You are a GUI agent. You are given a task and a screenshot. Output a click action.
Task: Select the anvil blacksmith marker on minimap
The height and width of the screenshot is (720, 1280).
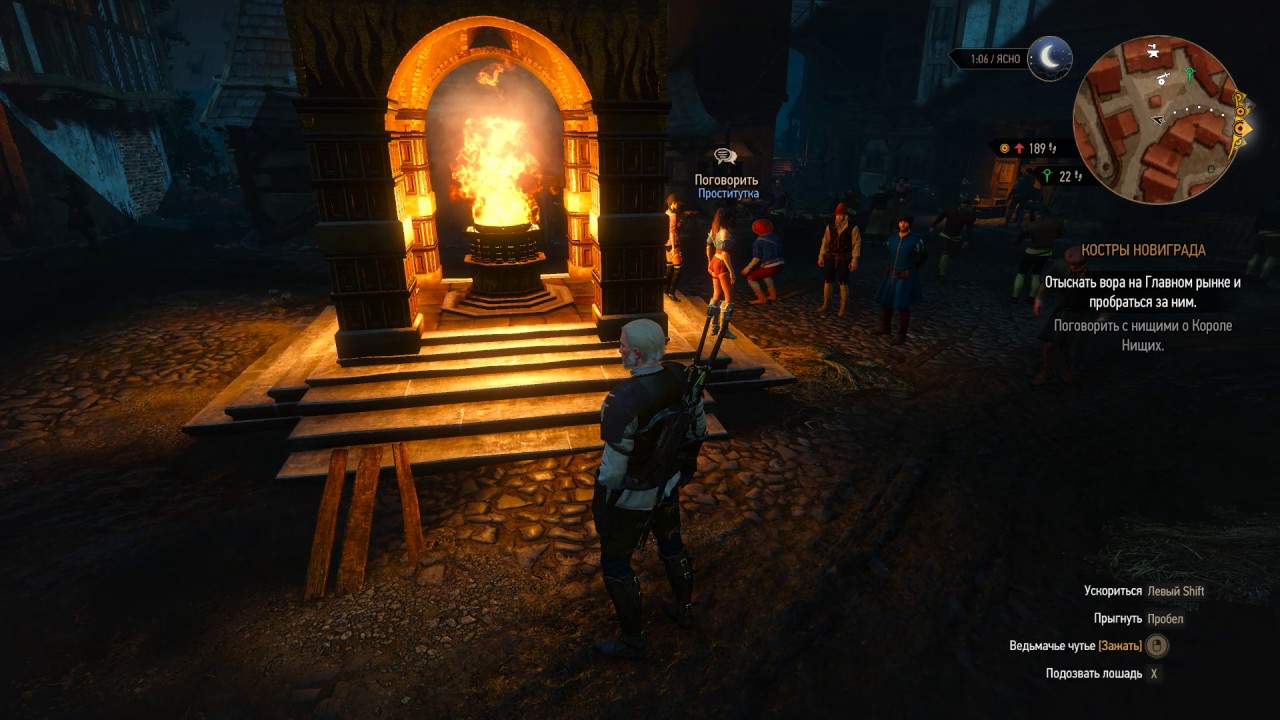tap(1154, 50)
